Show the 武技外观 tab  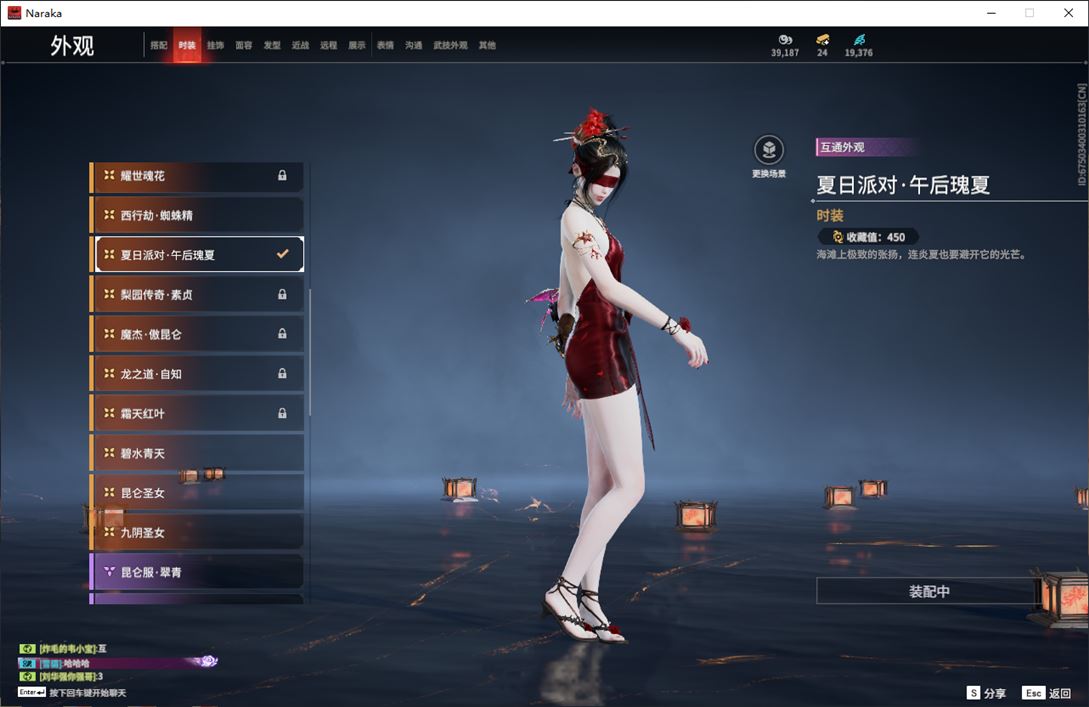click(x=450, y=46)
